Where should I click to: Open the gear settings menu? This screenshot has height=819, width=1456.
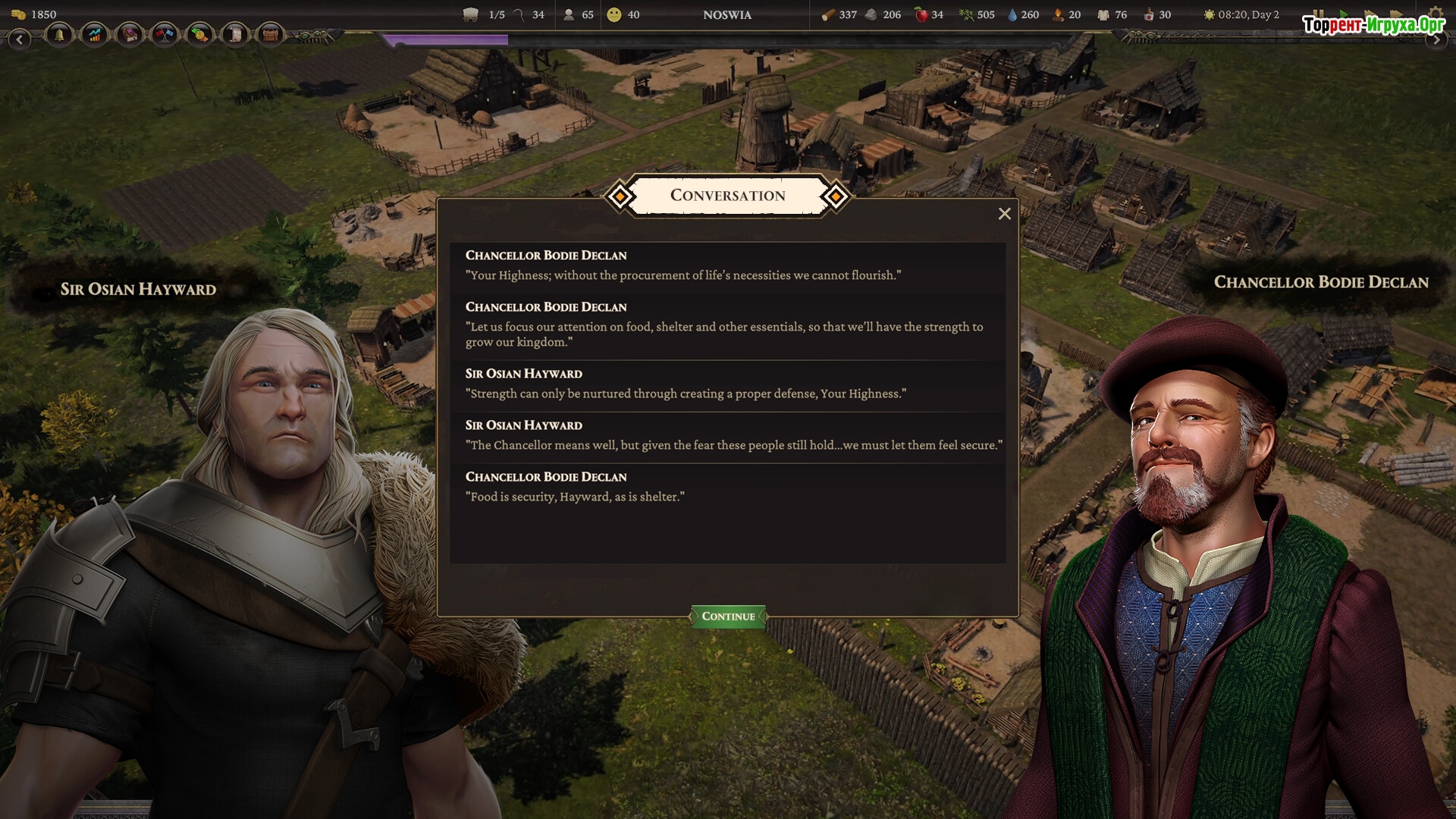coord(1435,14)
